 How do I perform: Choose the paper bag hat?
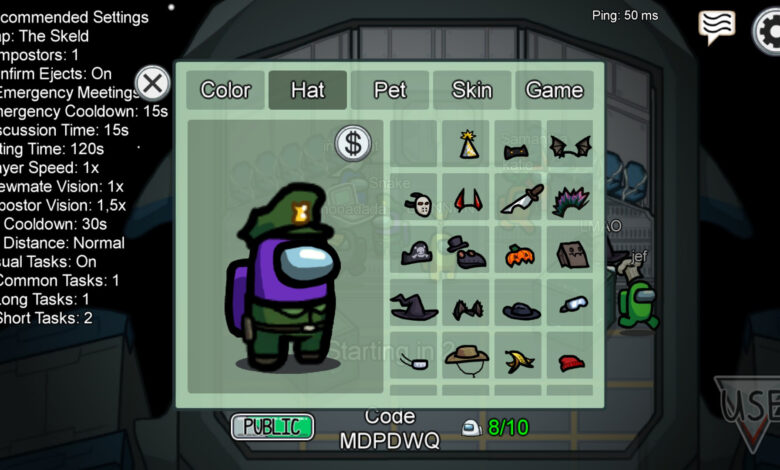pos(571,253)
